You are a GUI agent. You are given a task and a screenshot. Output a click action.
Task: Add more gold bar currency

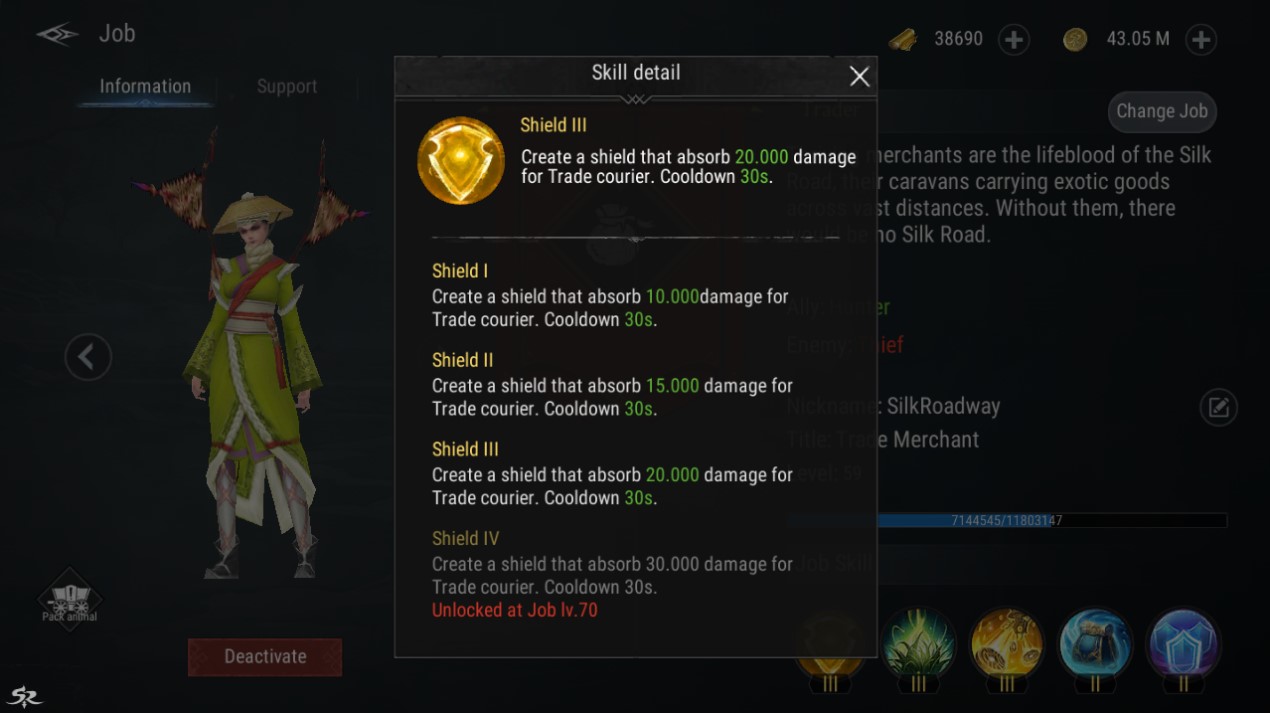coord(1014,40)
